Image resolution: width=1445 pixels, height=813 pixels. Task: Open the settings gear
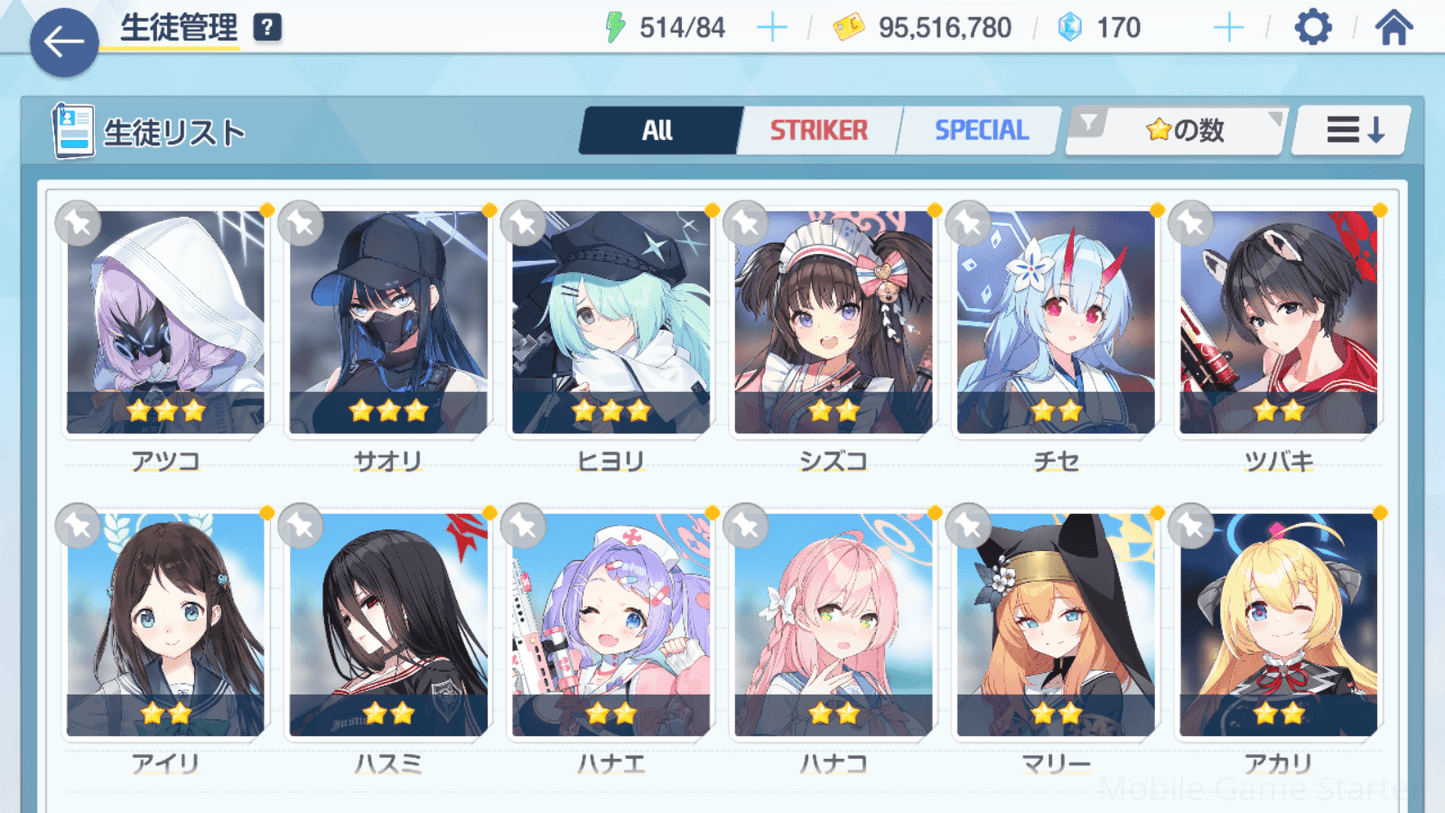pos(1312,27)
